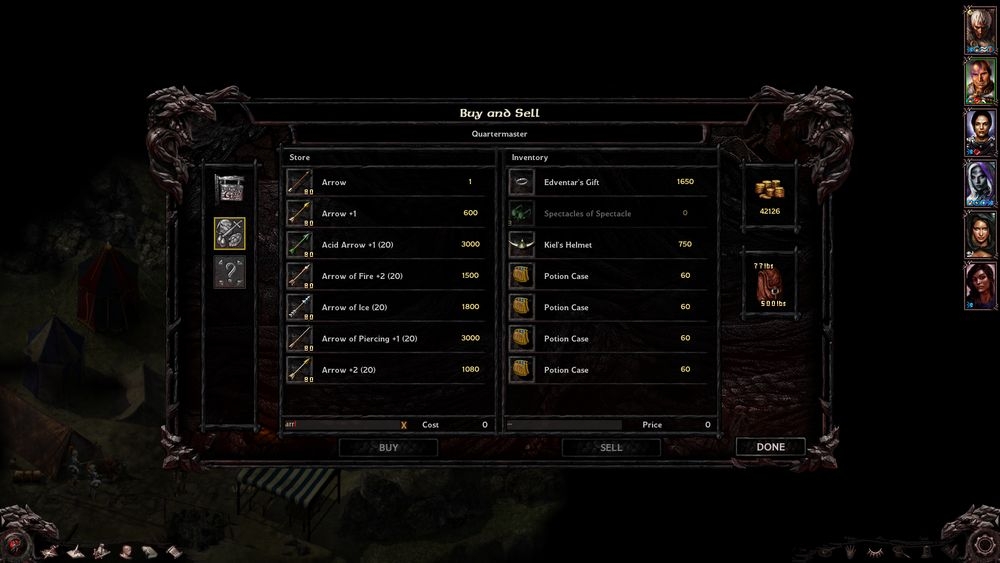
Task: Select Edventar's Gift in inventory
Action: 610,182
